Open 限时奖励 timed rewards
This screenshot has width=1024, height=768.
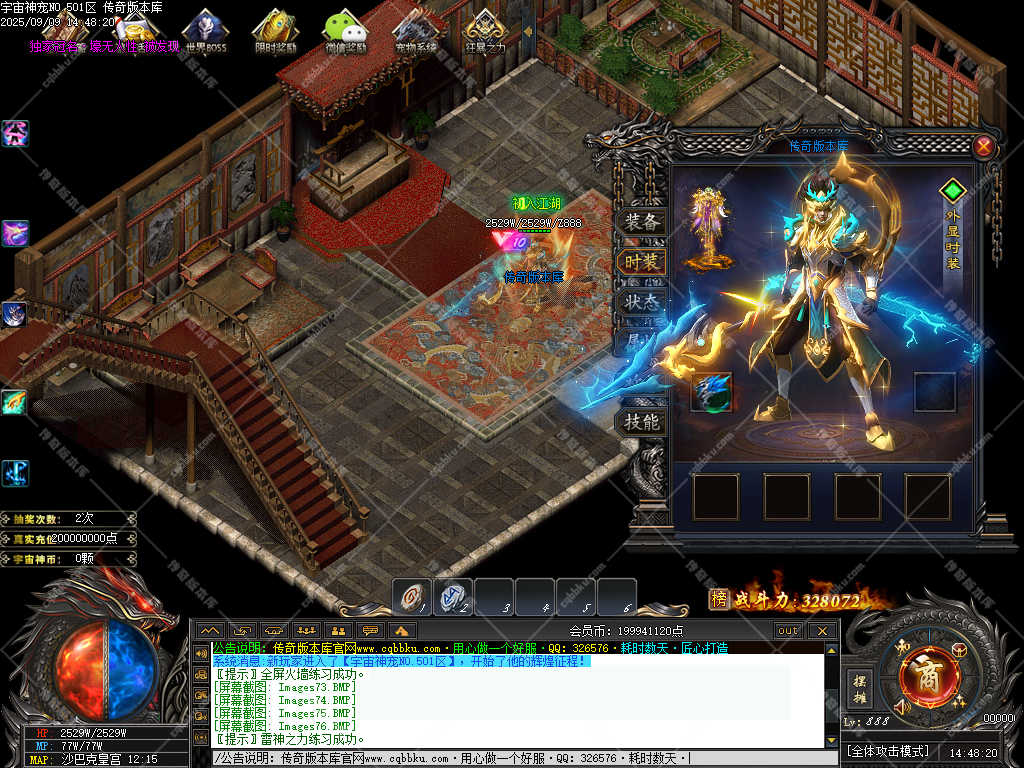[275, 30]
